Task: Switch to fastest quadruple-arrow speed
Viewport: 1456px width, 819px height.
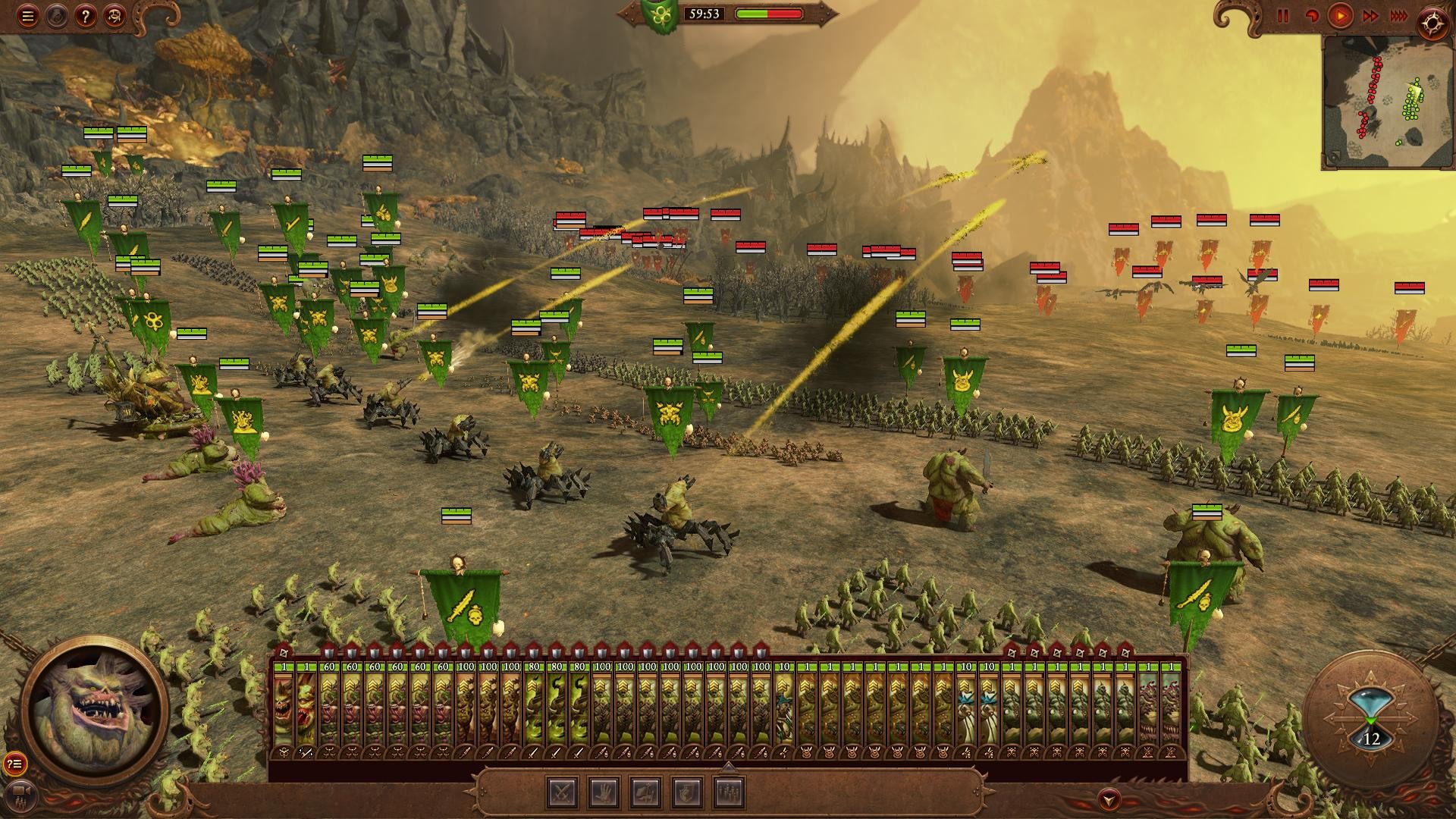Action: click(1398, 16)
